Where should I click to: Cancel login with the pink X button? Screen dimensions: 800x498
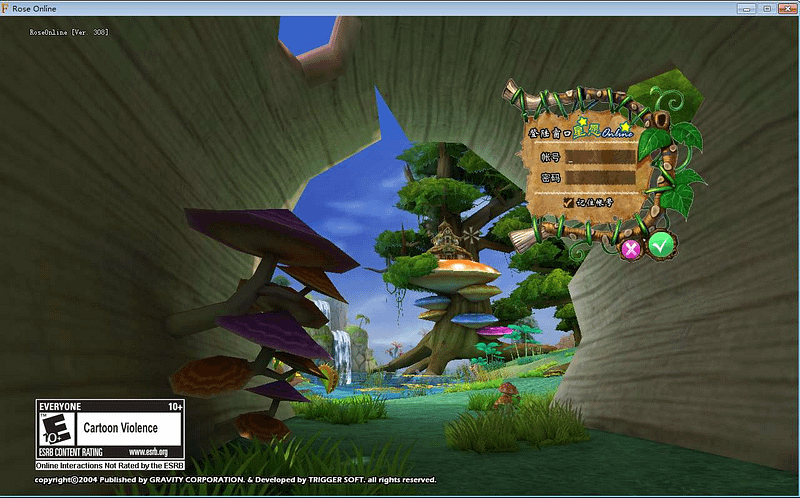[631, 249]
